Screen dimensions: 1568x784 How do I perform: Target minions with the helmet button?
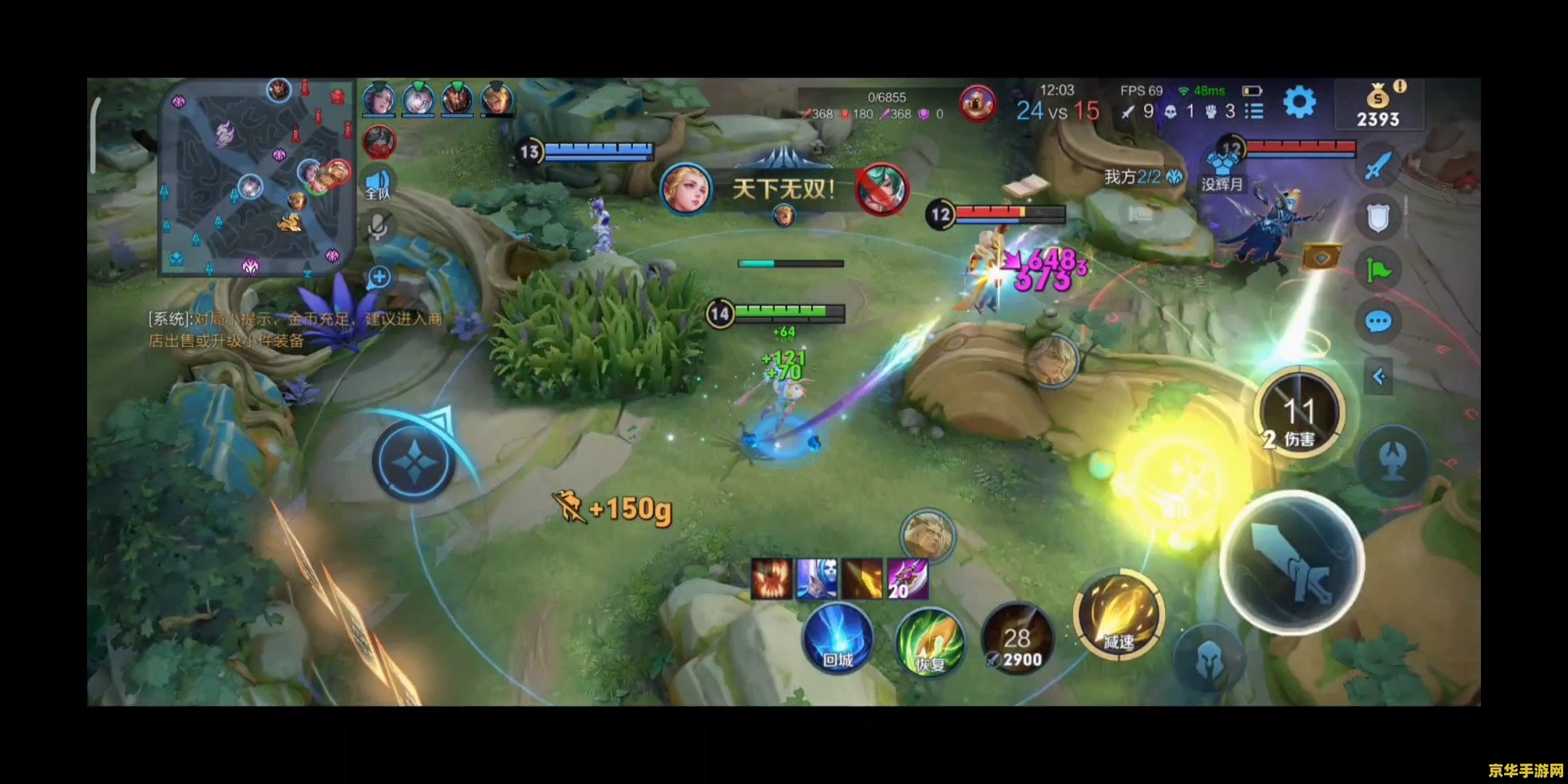1209,657
